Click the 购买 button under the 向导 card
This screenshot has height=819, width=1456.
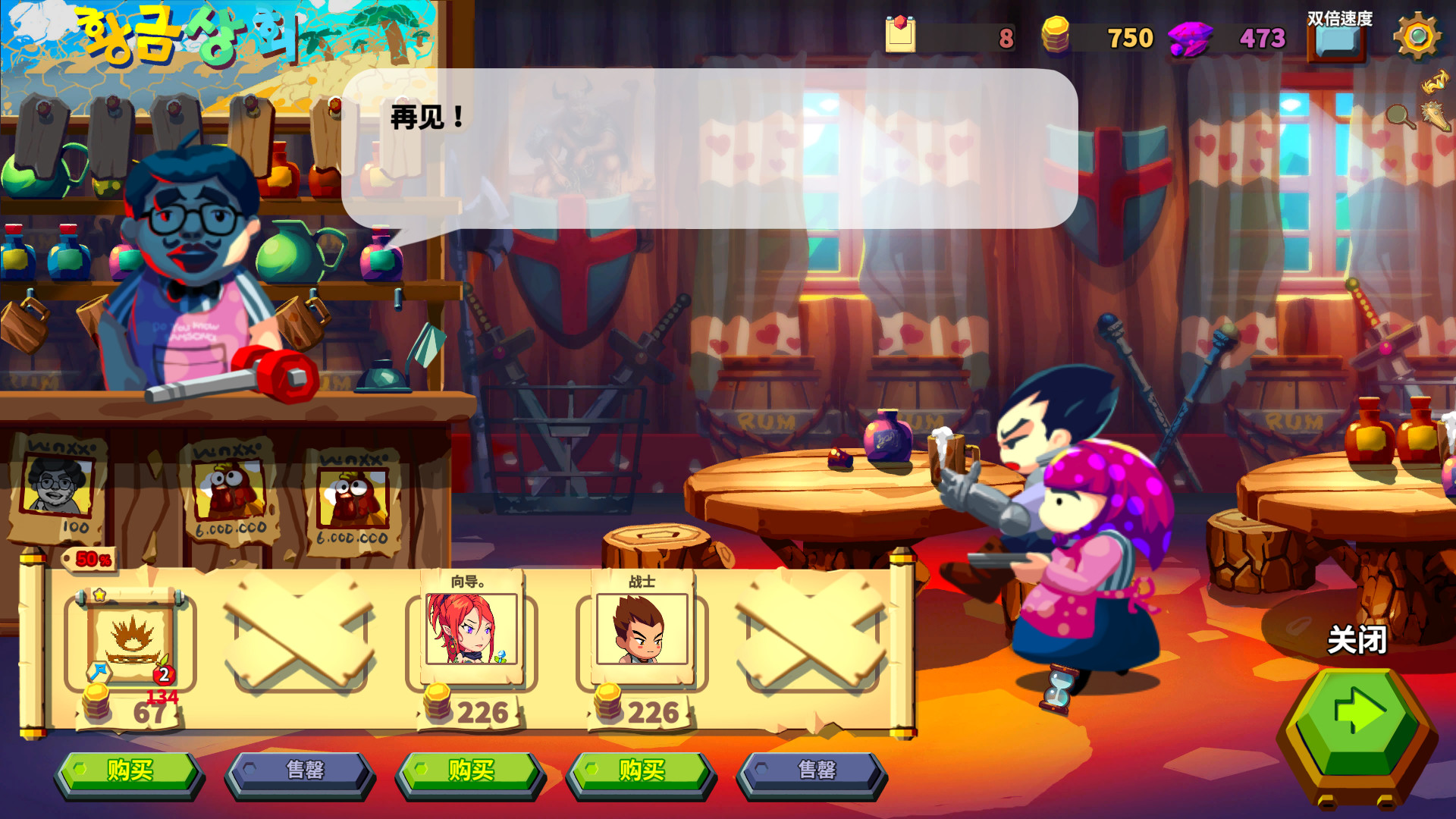pos(470,771)
